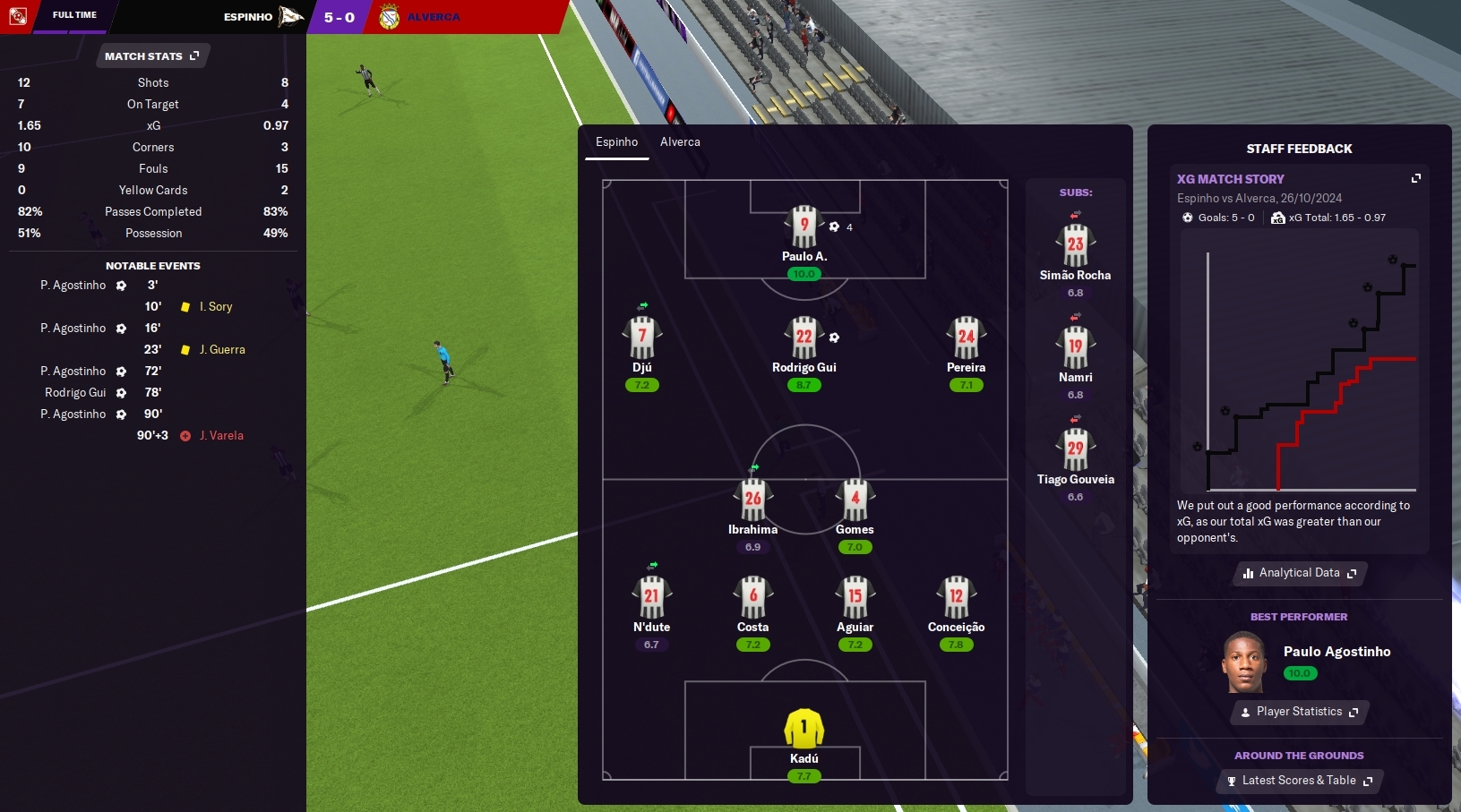Select the Espinho lineup tab
Viewport: 1461px width, 812px height.
616,142
